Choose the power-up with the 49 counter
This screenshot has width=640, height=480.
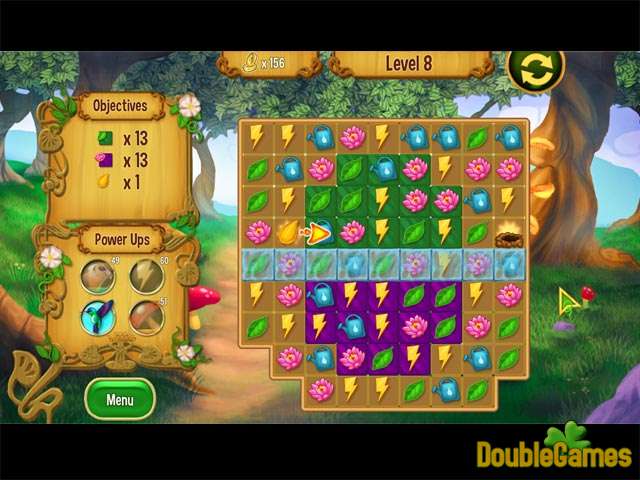(x=98, y=275)
